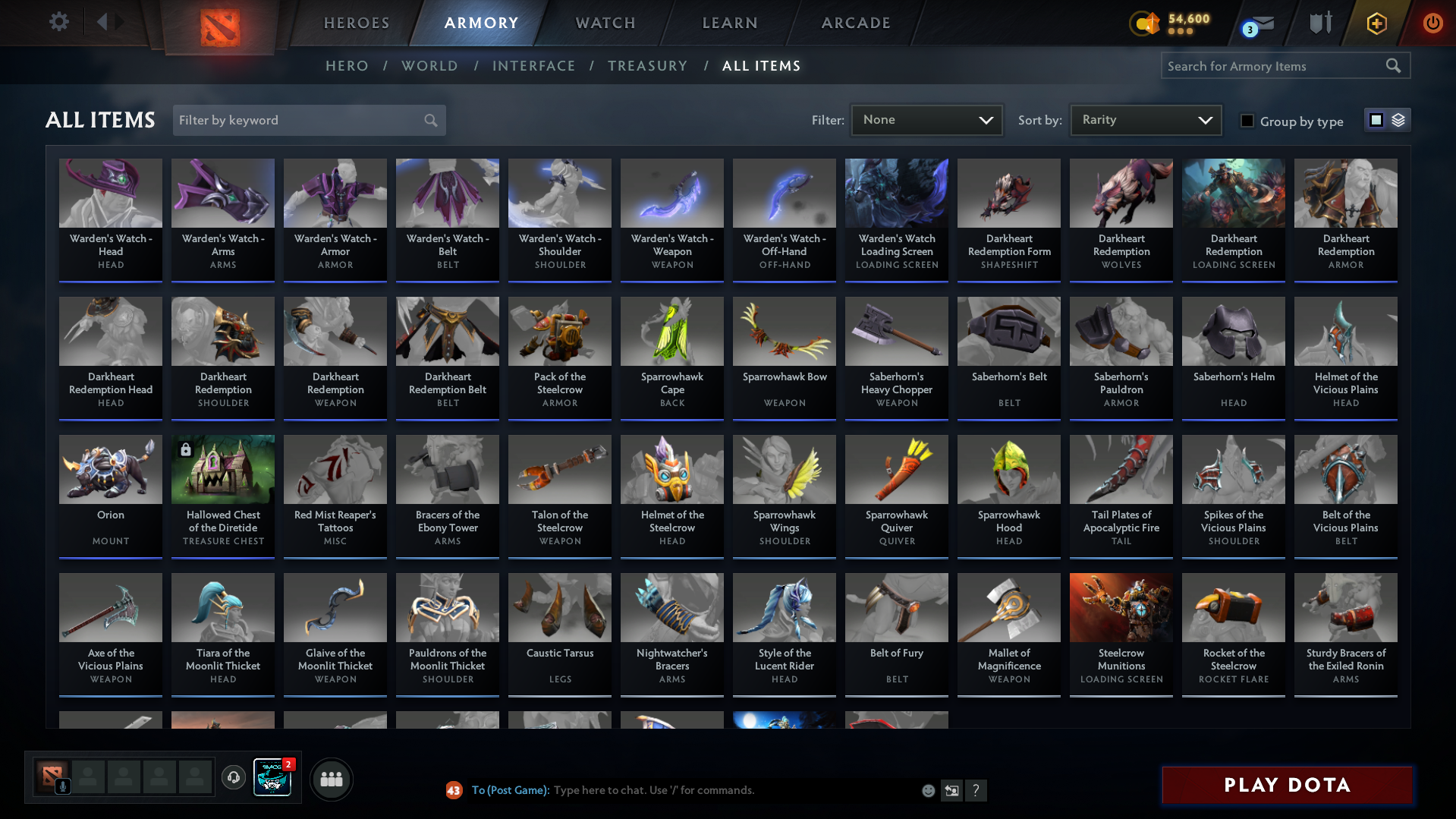1456x819 pixels.
Task: Switch to single-item grid view toggle
Action: coord(1376,119)
